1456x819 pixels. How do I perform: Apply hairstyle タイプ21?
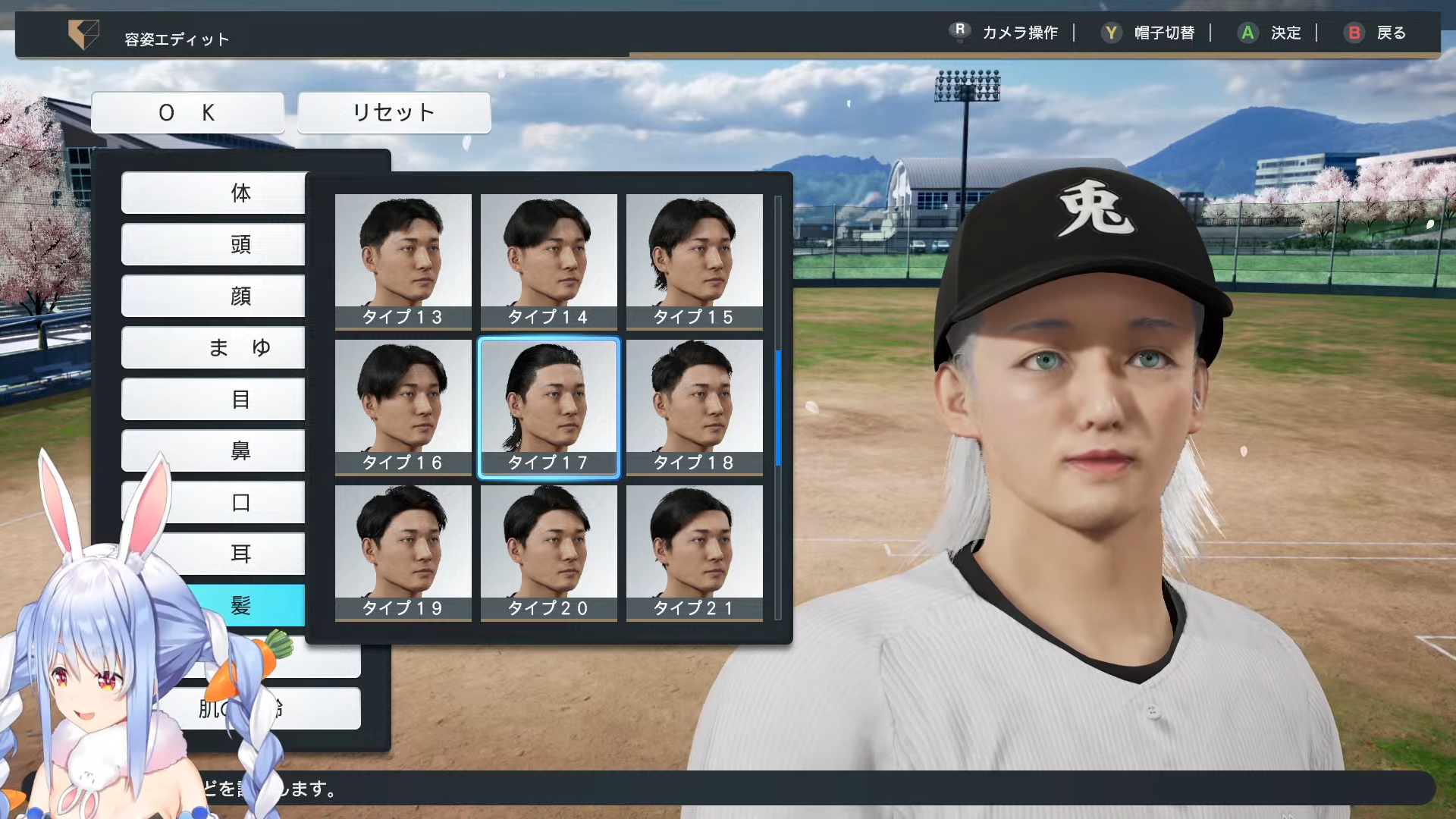click(x=694, y=552)
